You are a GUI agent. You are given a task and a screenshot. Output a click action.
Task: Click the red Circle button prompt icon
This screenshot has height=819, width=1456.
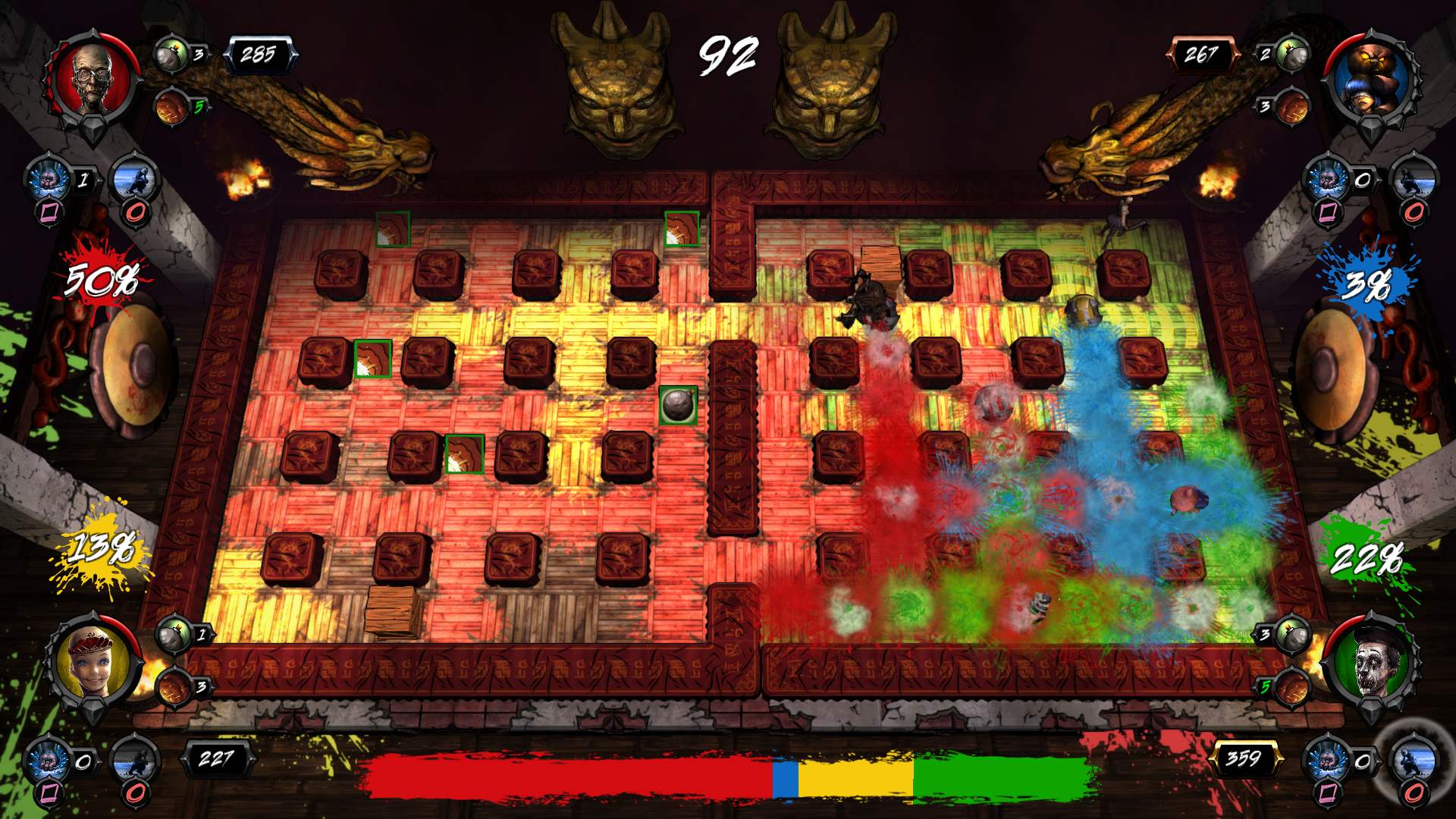(x=133, y=214)
